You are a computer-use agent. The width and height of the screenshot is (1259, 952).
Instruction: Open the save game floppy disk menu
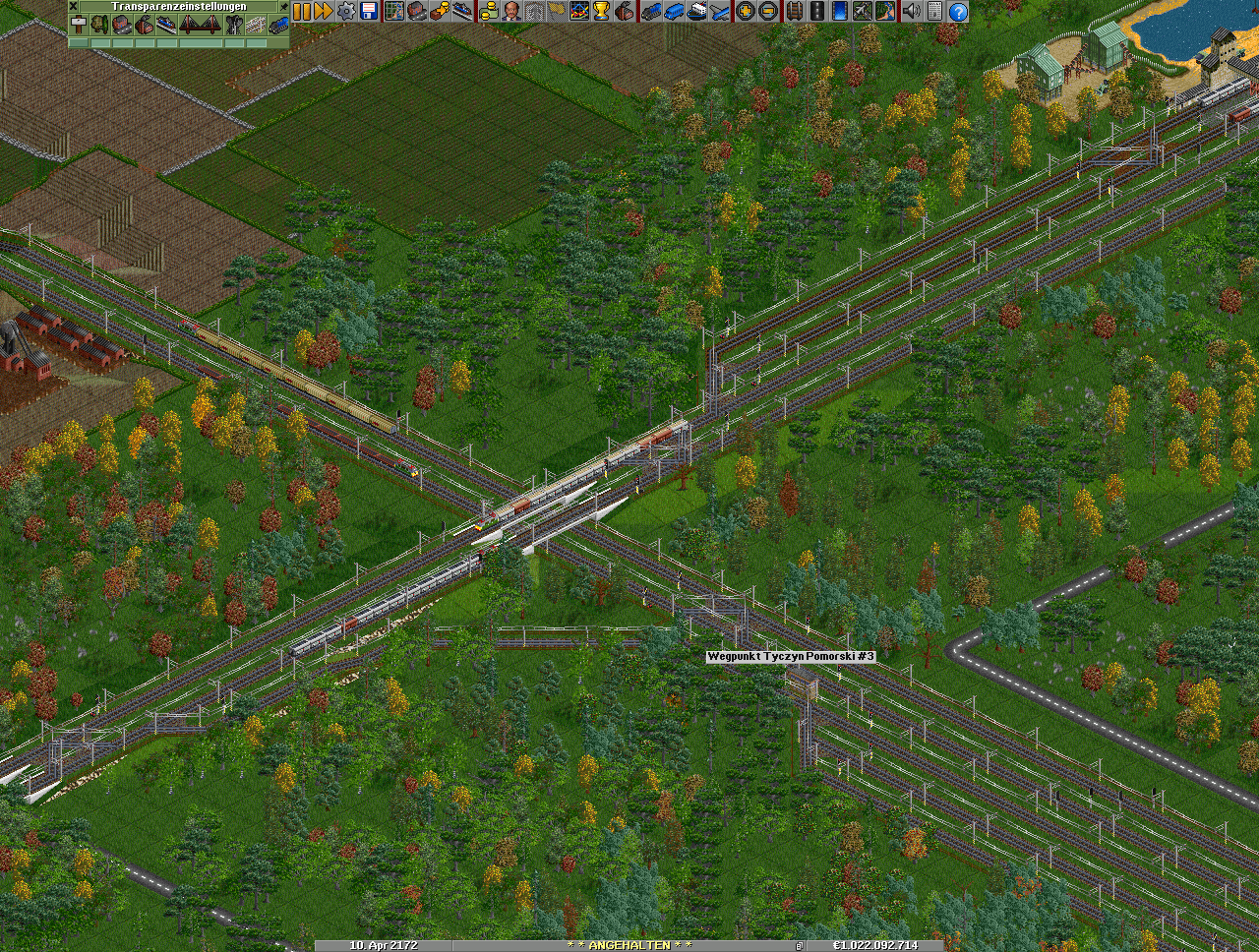click(369, 11)
